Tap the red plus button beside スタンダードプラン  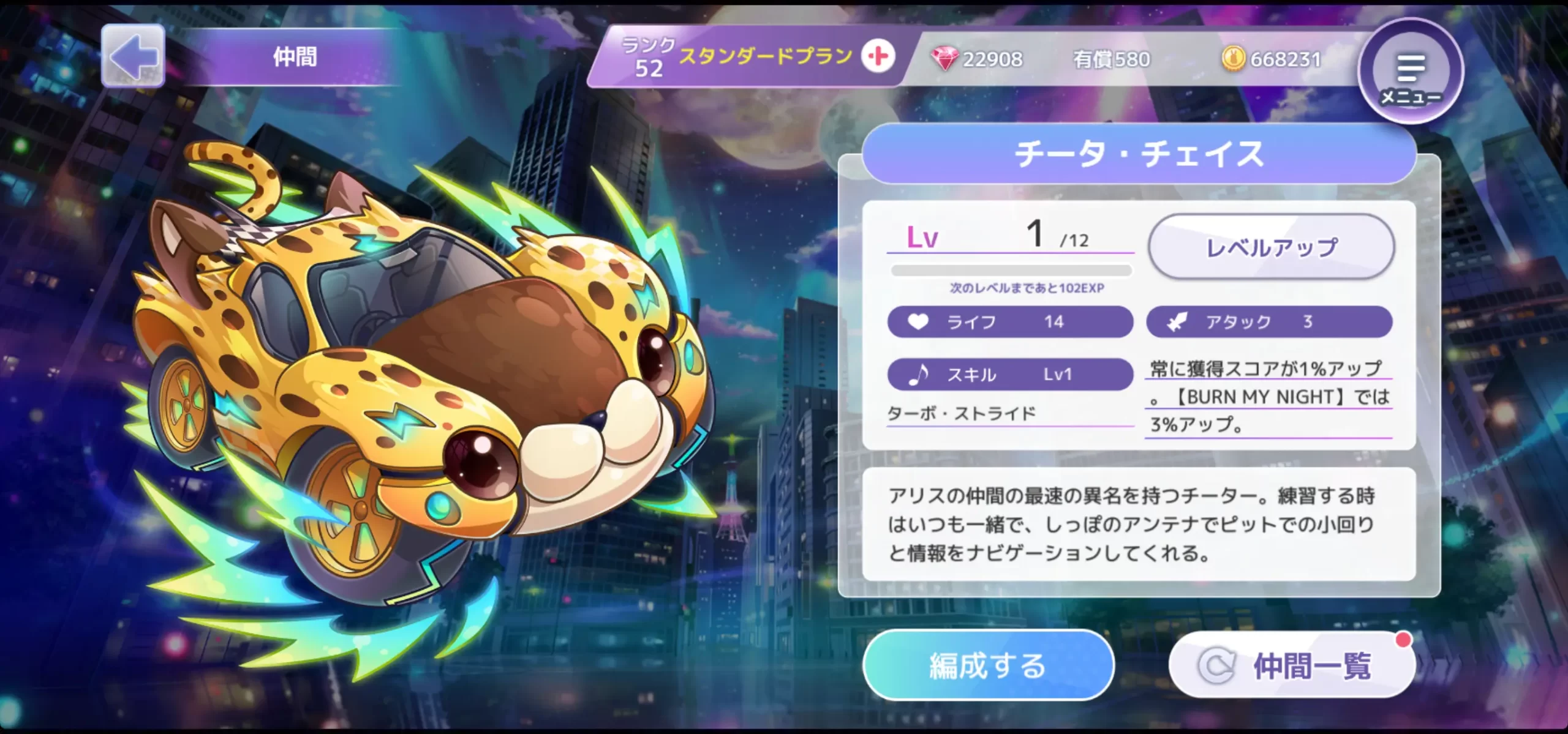point(878,56)
